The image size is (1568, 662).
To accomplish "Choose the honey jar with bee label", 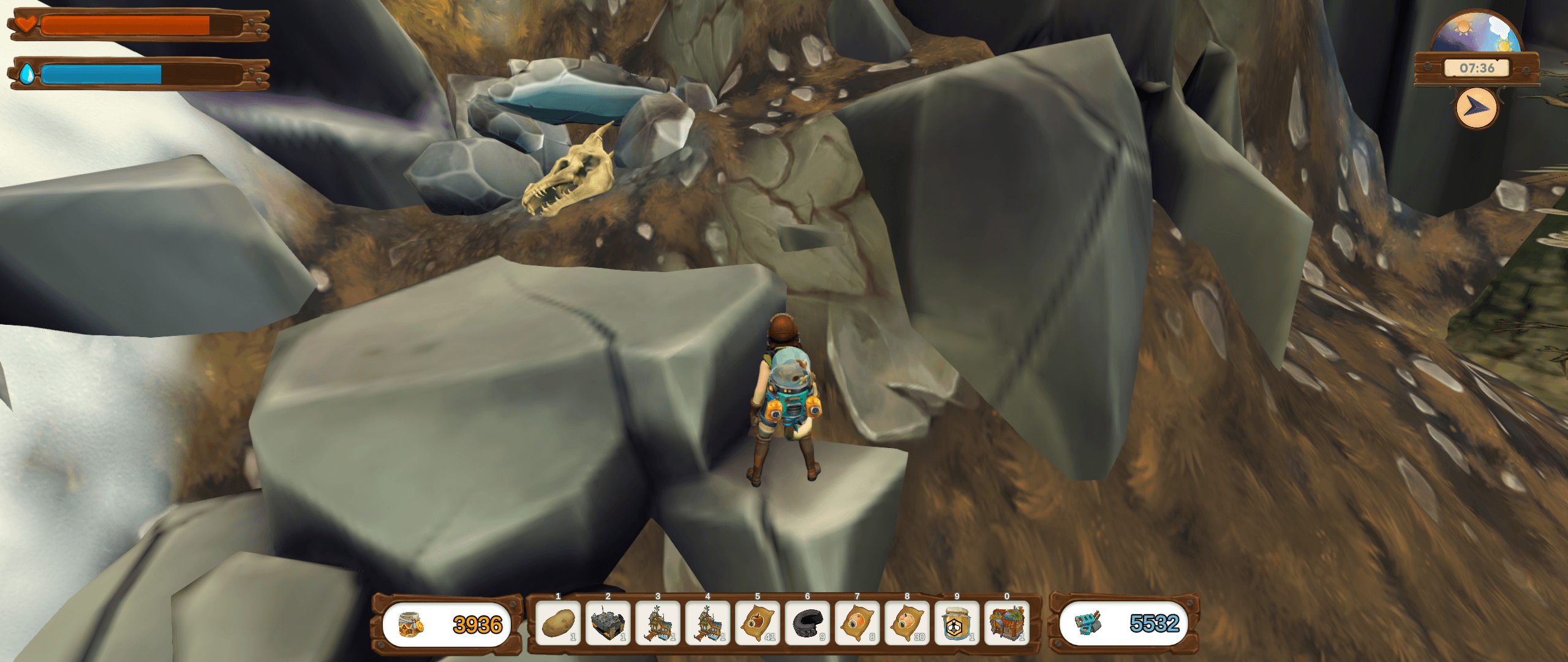I will tap(957, 624).
